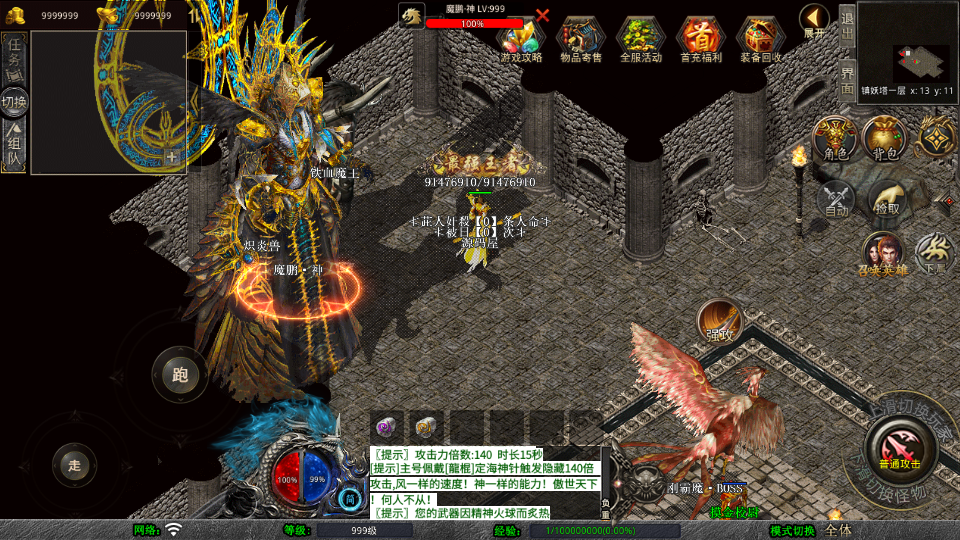Open the 游戏攻略 game guide icon
Image resolution: width=960 pixels, height=540 pixels.
tap(521, 38)
